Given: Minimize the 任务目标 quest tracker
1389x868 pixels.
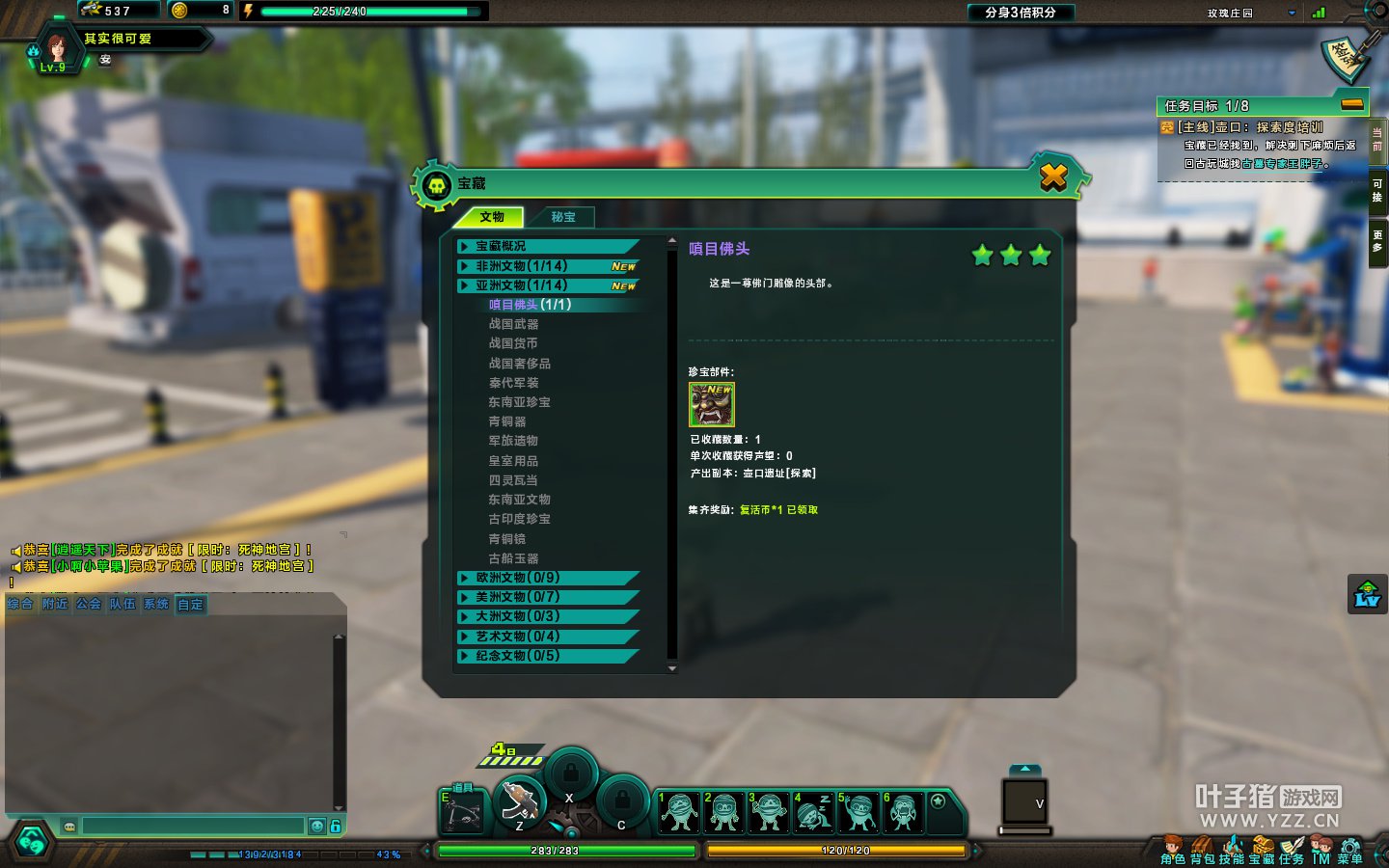Looking at the screenshot, I should pyautogui.click(x=1352, y=104).
